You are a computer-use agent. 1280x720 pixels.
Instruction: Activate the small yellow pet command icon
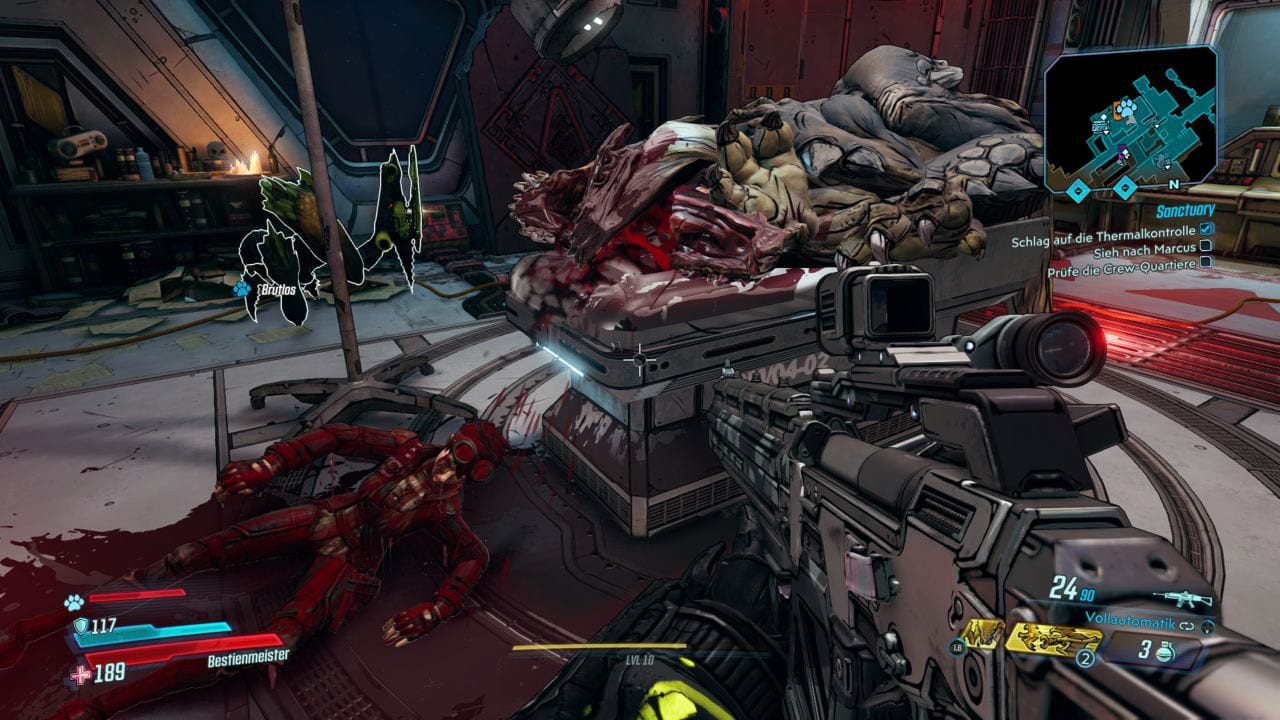coord(983,634)
